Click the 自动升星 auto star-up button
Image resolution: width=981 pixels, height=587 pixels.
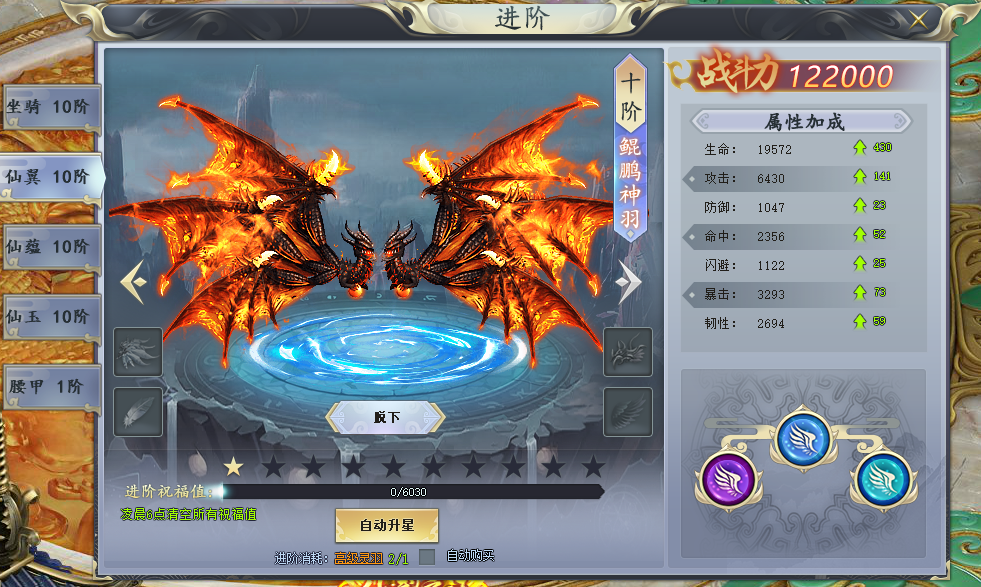tap(386, 524)
